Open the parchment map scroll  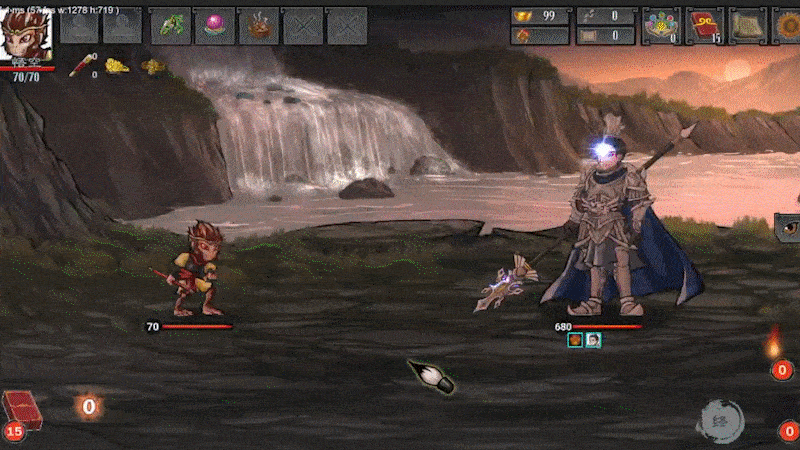(x=746, y=25)
